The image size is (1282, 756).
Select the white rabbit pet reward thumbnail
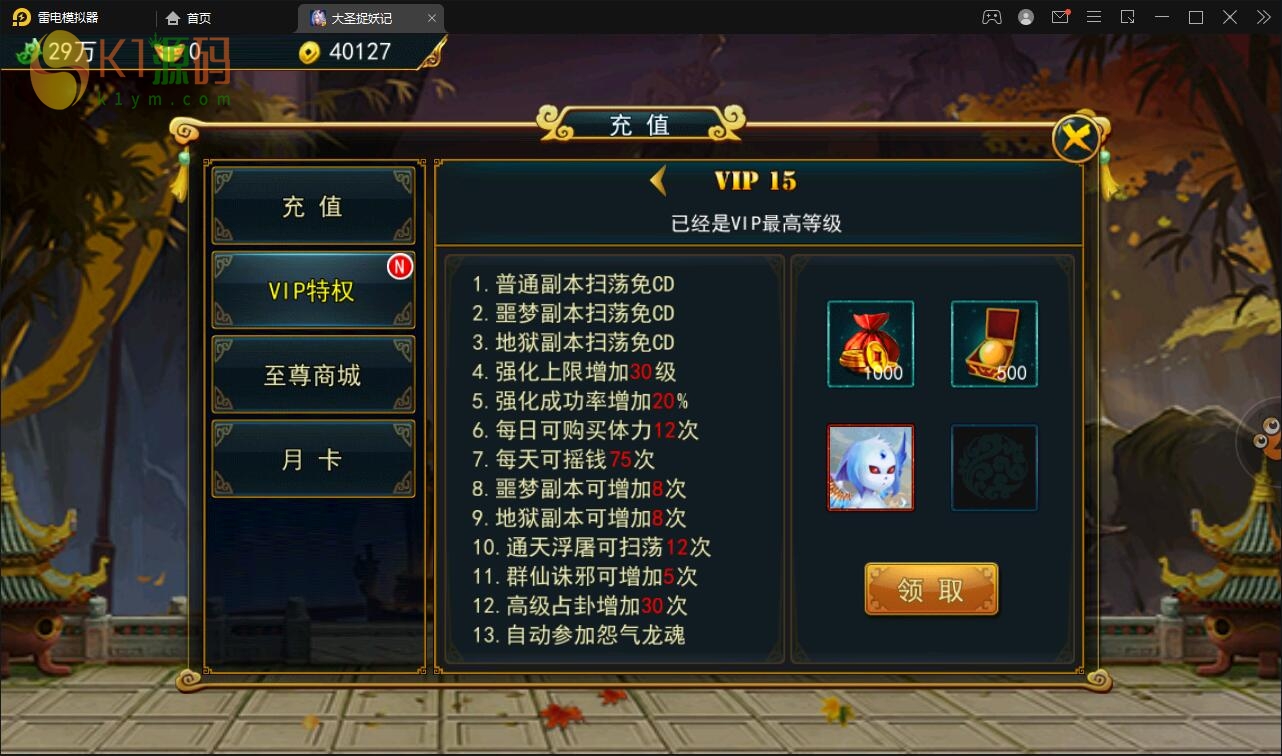click(870, 467)
